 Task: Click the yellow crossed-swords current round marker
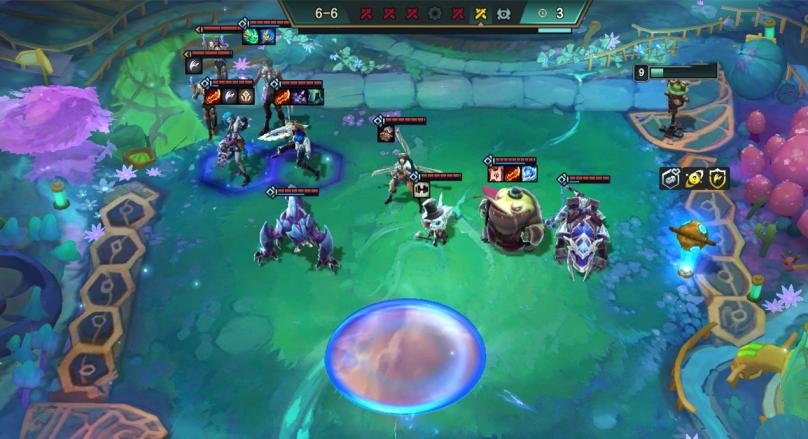point(479,14)
